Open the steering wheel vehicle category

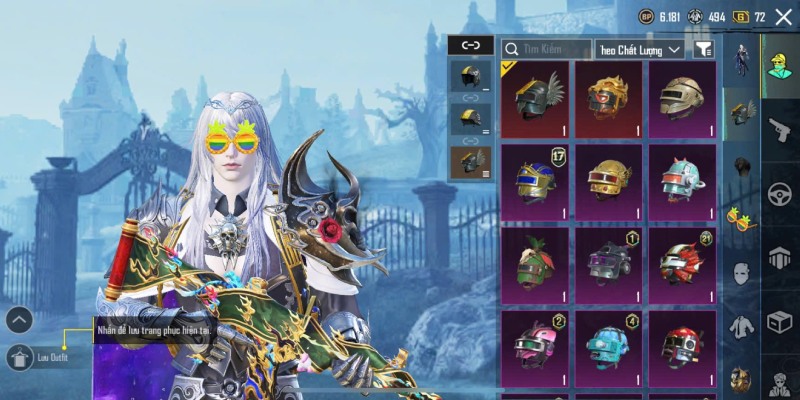tap(780, 194)
